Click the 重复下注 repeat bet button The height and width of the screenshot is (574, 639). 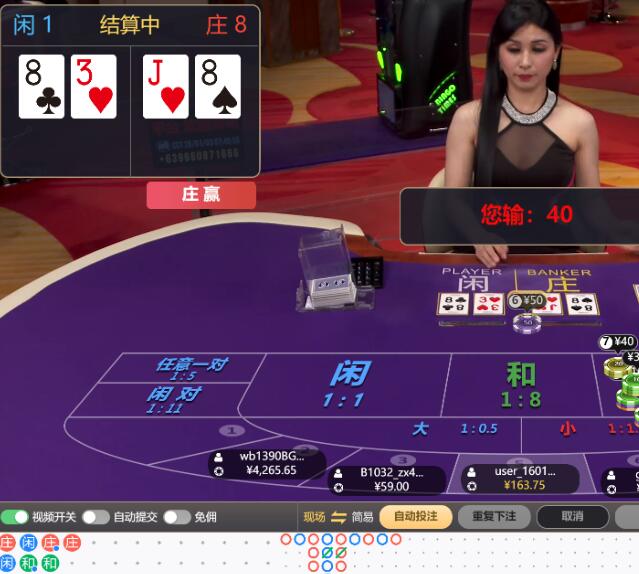click(x=494, y=517)
